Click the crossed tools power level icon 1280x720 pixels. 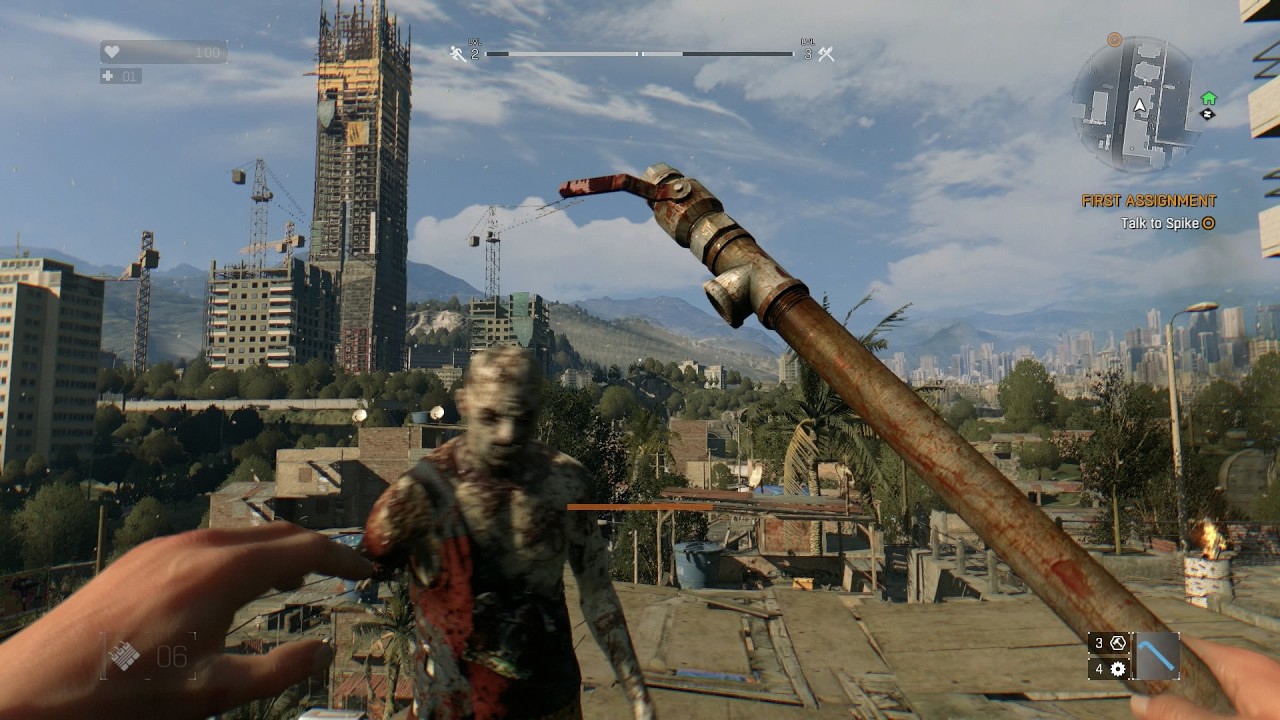click(826, 54)
